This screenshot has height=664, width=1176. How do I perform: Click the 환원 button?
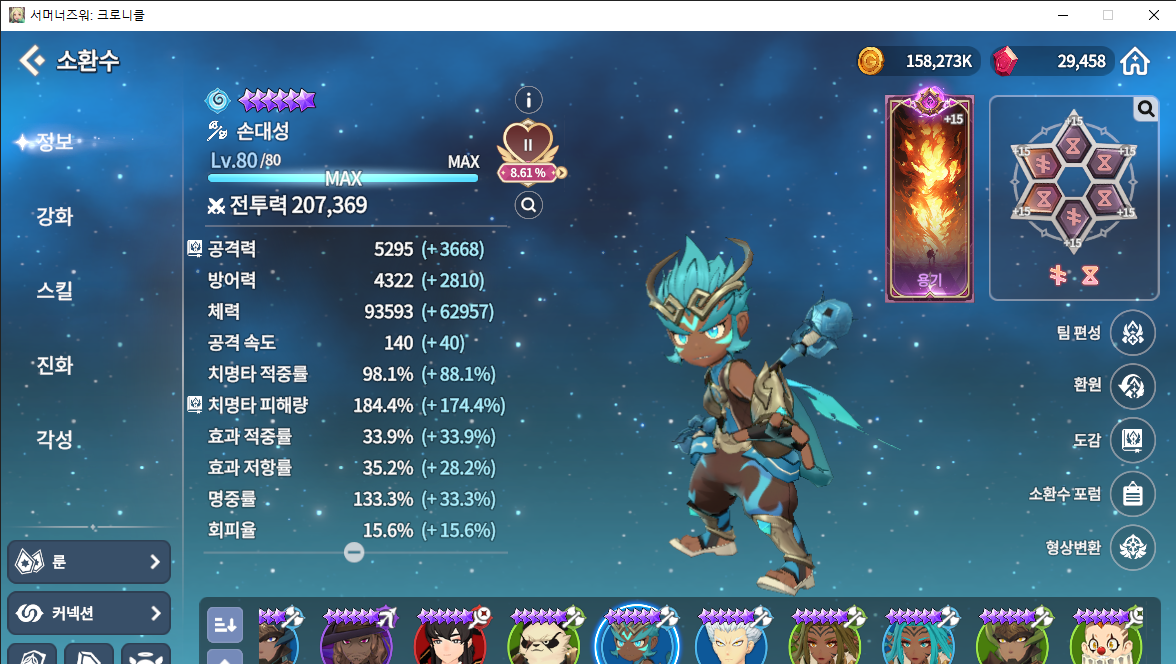click(1132, 385)
